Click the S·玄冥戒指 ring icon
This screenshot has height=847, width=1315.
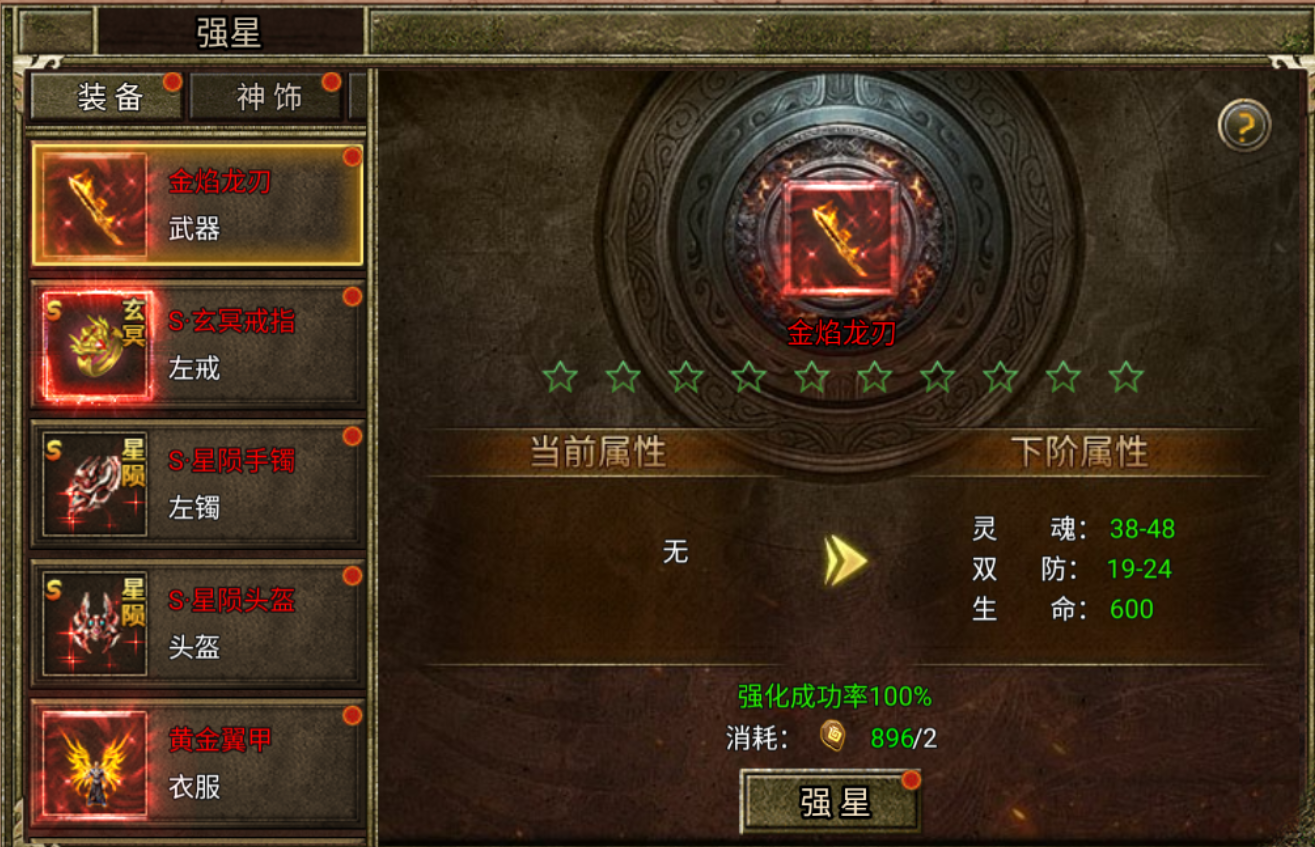(x=95, y=344)
